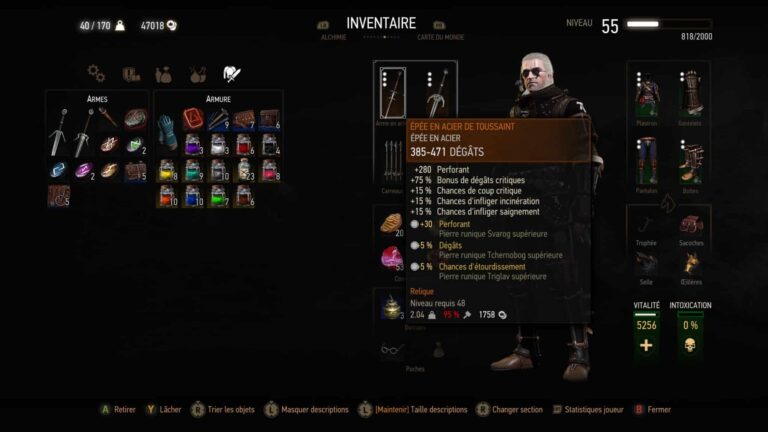
Task: Select the Carreaux crossbow bolts slot
Action: [x=393, y=158]
